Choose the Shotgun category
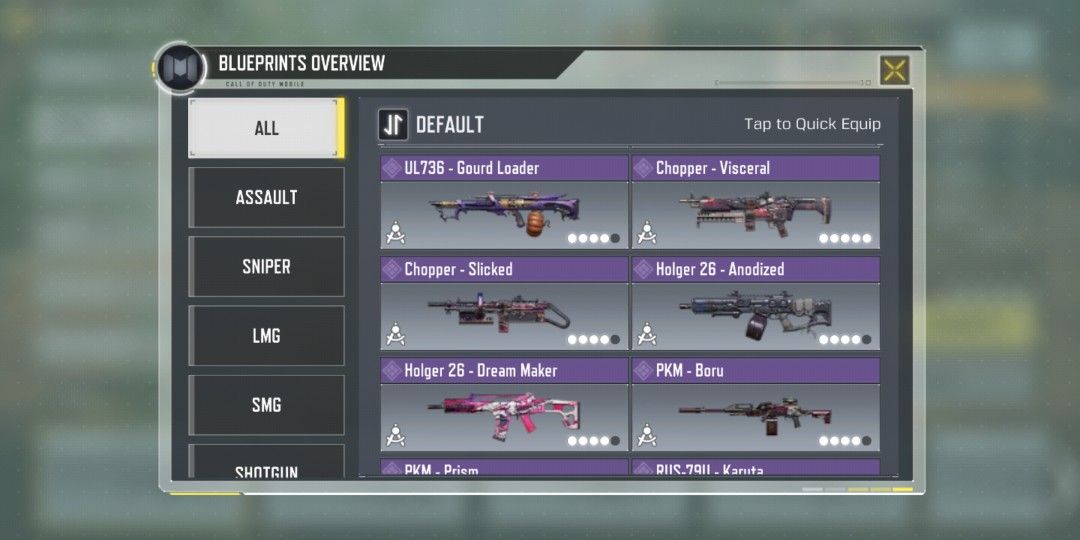1080x540 pixels. (x=266, y=465)
